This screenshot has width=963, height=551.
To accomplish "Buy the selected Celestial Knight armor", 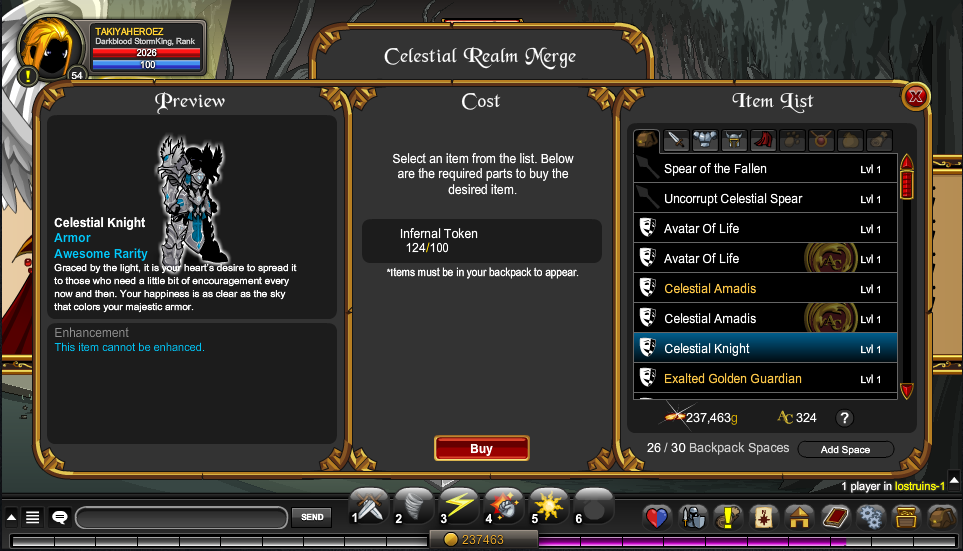I will pyautogui.click(x=481, y=449).
